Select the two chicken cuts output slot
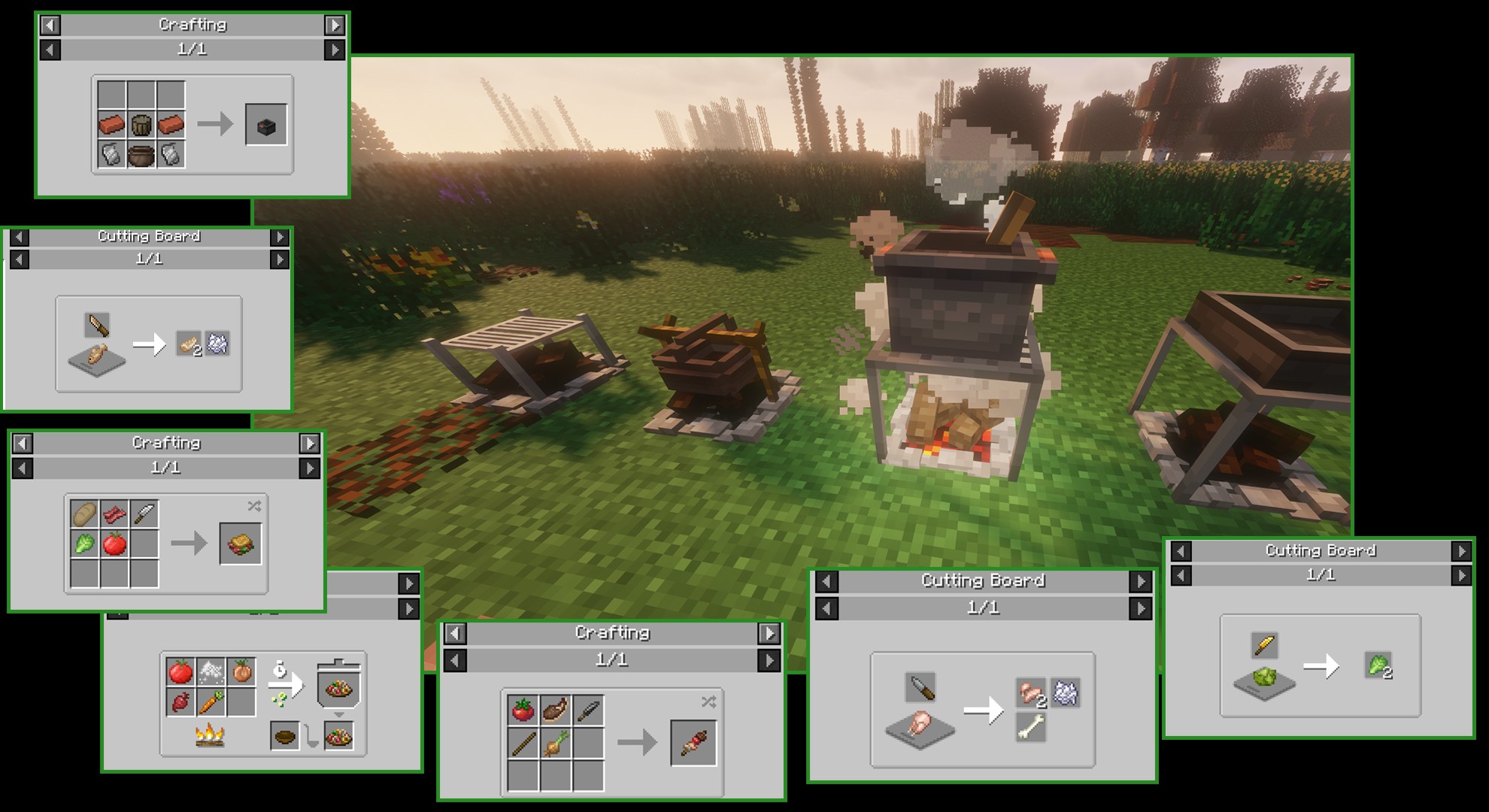 [1031, 692]
